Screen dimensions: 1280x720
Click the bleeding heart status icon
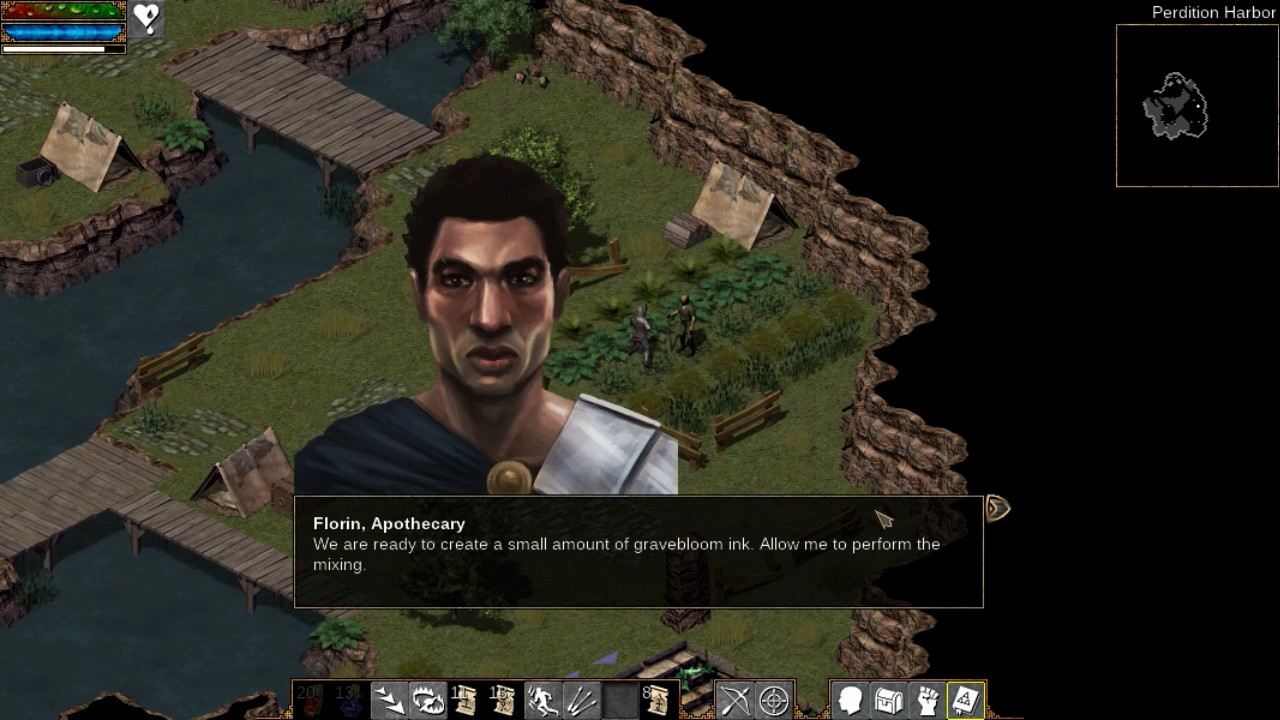[147, 19]
